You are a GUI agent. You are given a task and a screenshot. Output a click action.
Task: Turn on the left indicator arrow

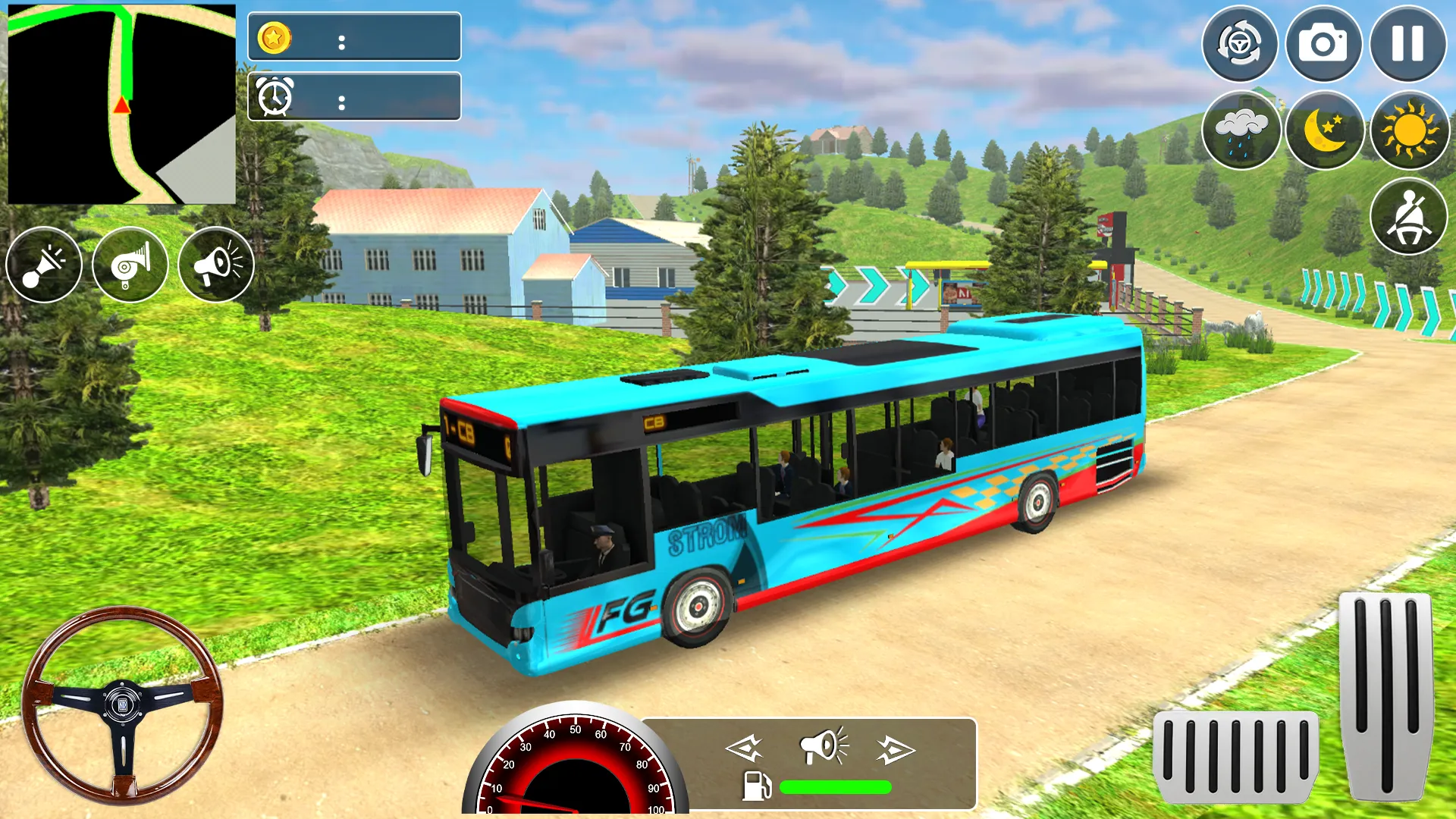click(744, 749)
